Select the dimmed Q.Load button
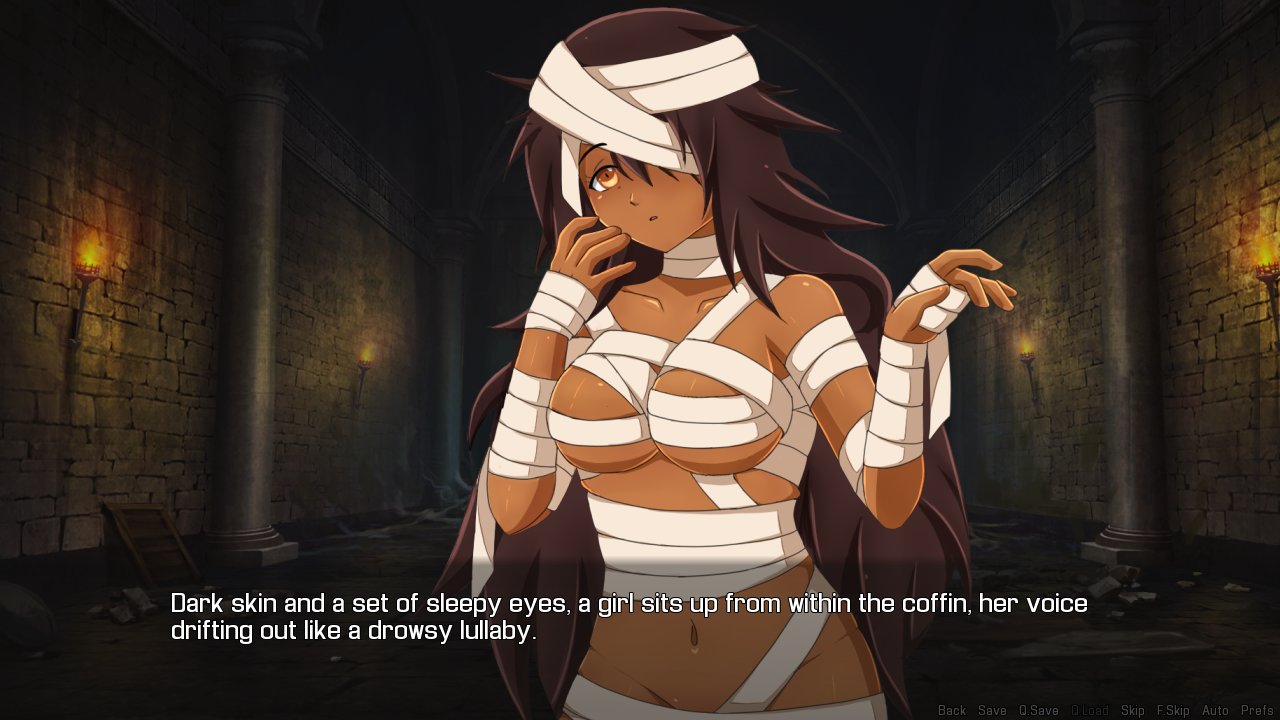1280x720 pixels. pyautogui.click(x=1089, y=711)
